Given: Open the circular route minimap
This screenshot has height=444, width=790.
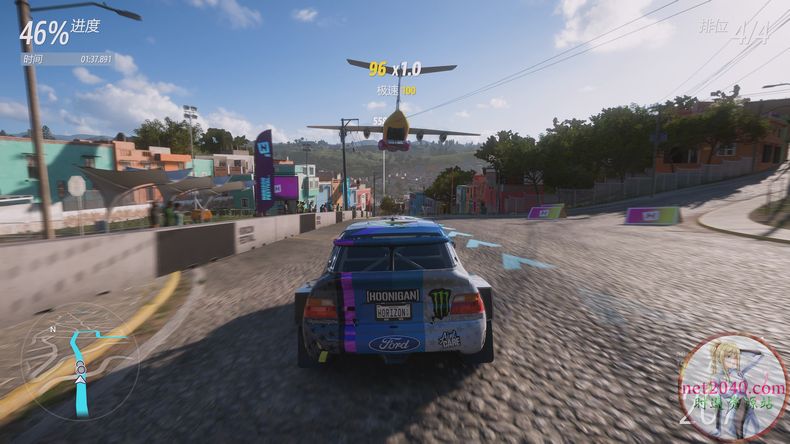Looking at the screenshot, I should [80, 361].
